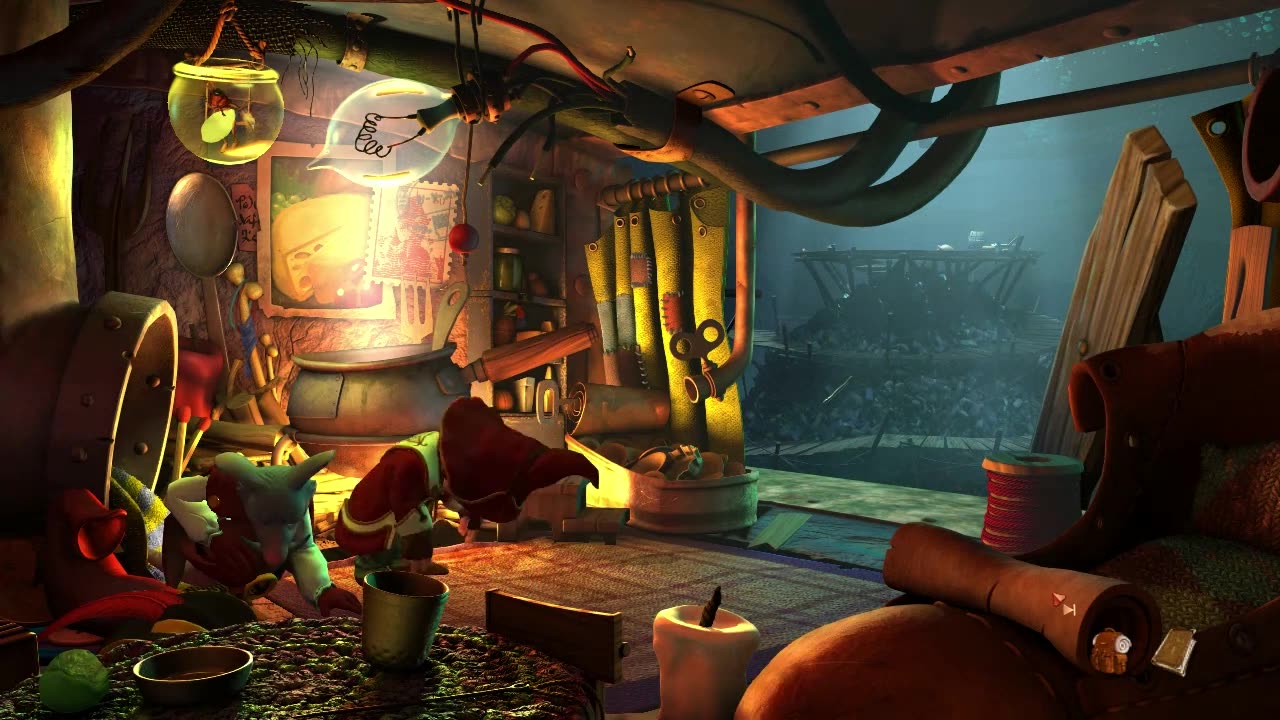Open the backpack inventory icon
The width and height of the screenshot is (1280, 720).
coord(1108,651)
